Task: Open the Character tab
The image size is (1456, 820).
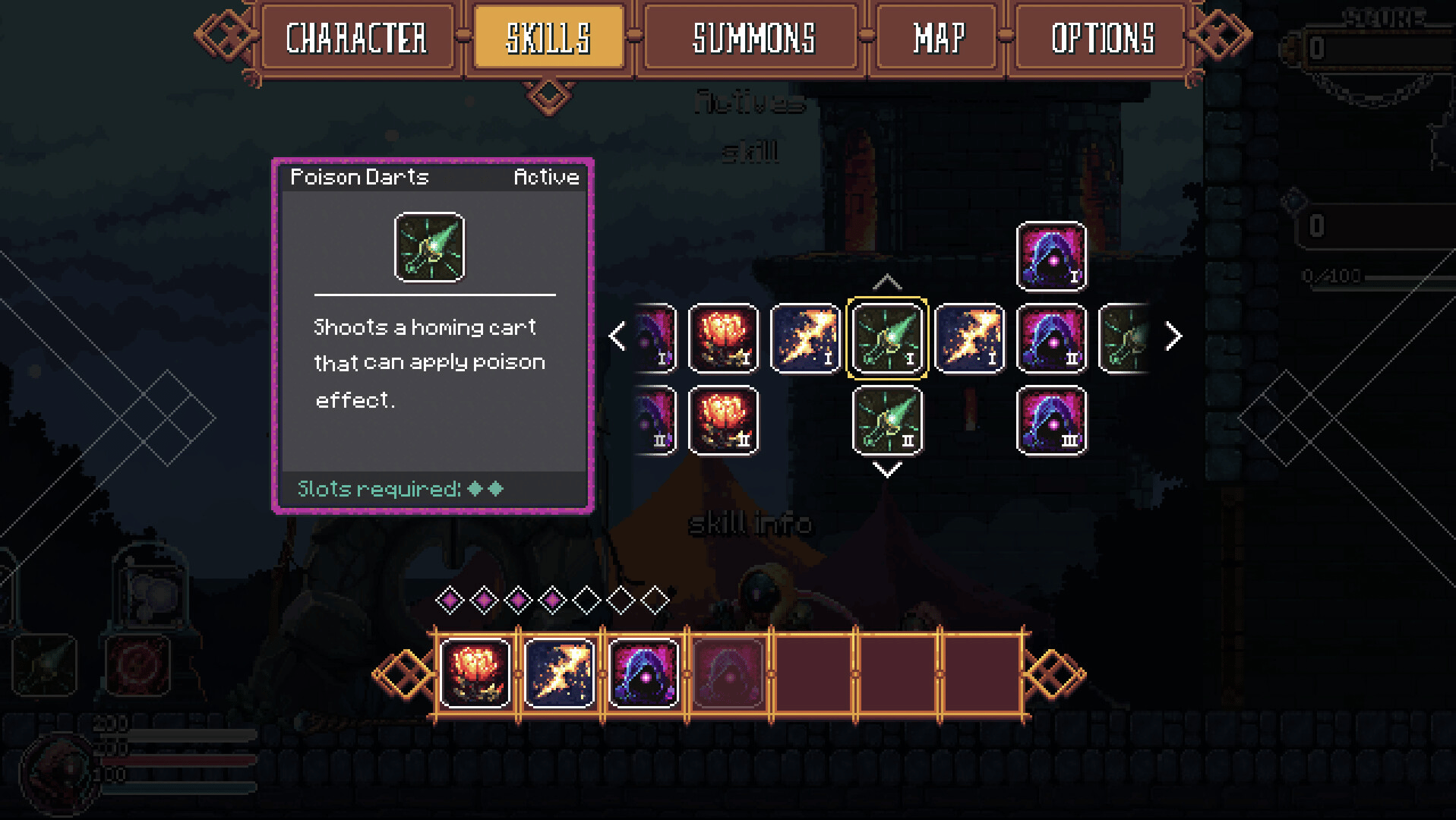Action: (x=356, y=39)
